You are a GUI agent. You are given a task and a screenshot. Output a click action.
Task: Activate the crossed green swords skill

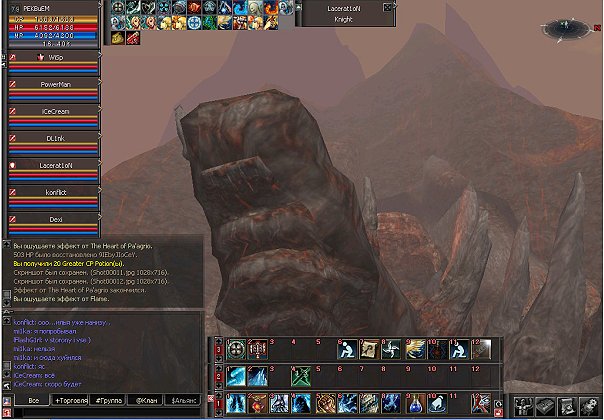pyautogui.click(x=302, y=376)
